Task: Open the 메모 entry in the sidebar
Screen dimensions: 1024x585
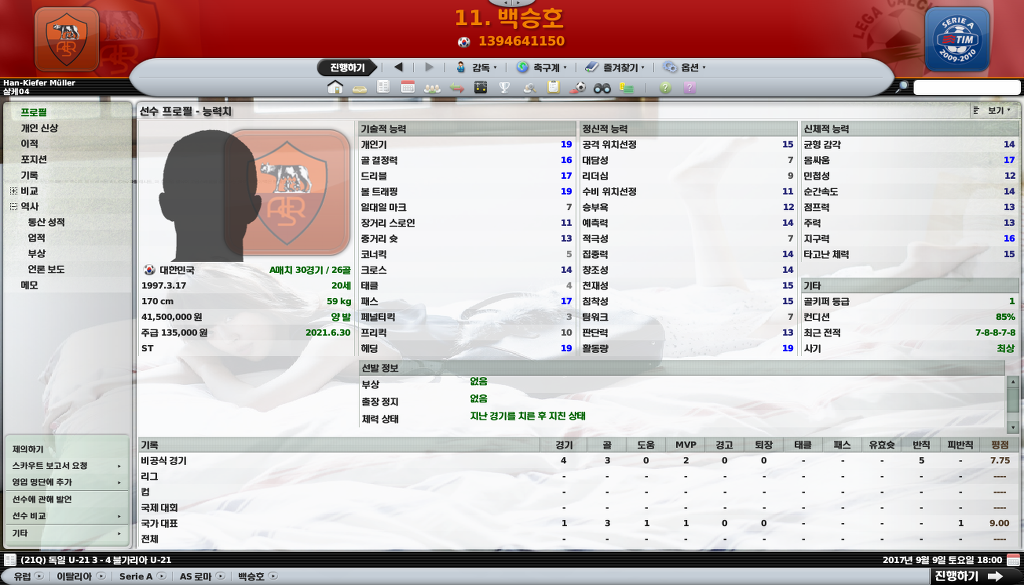Action: click(x=30, y=285)
